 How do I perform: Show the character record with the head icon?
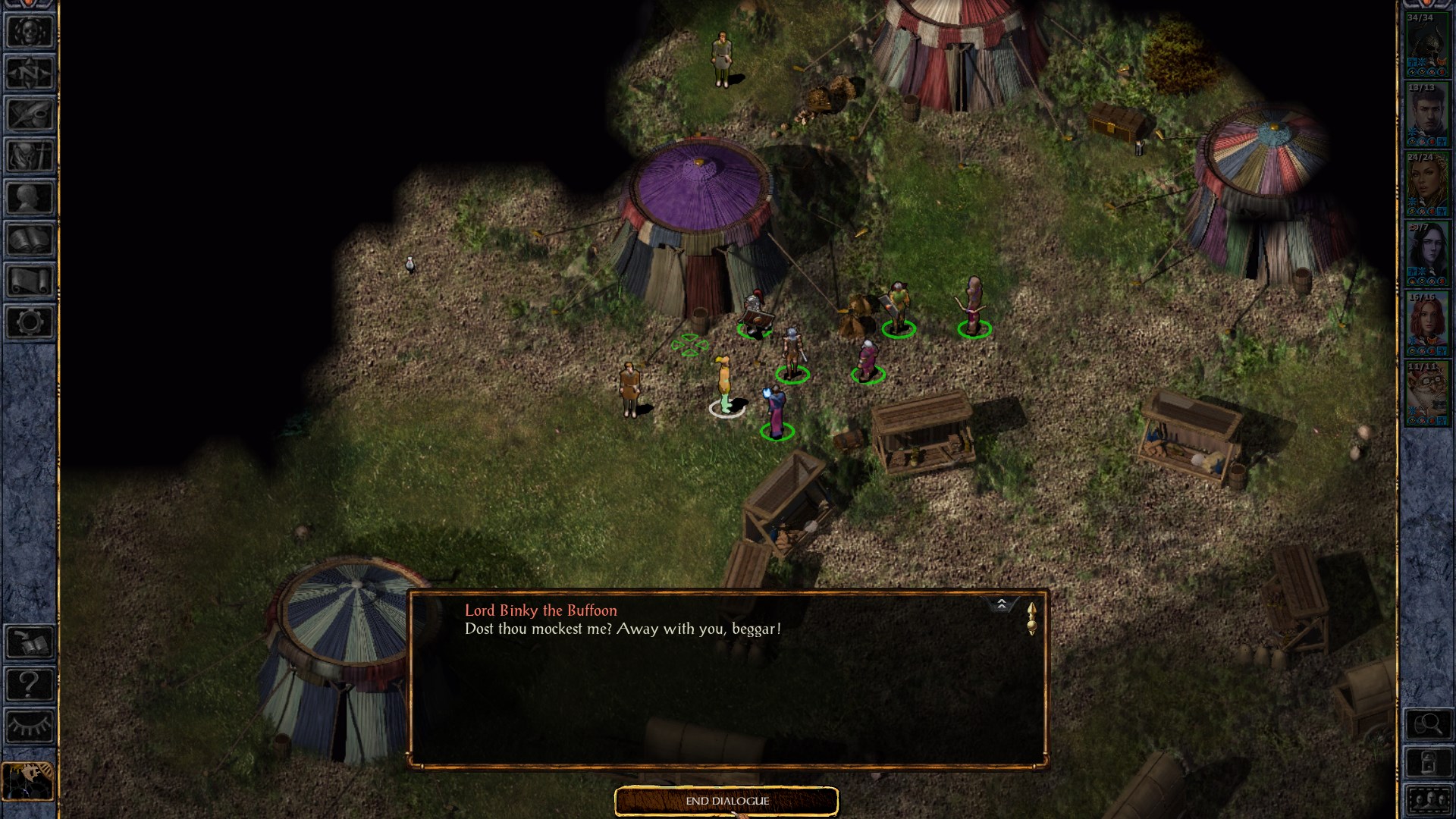(30, 199)
